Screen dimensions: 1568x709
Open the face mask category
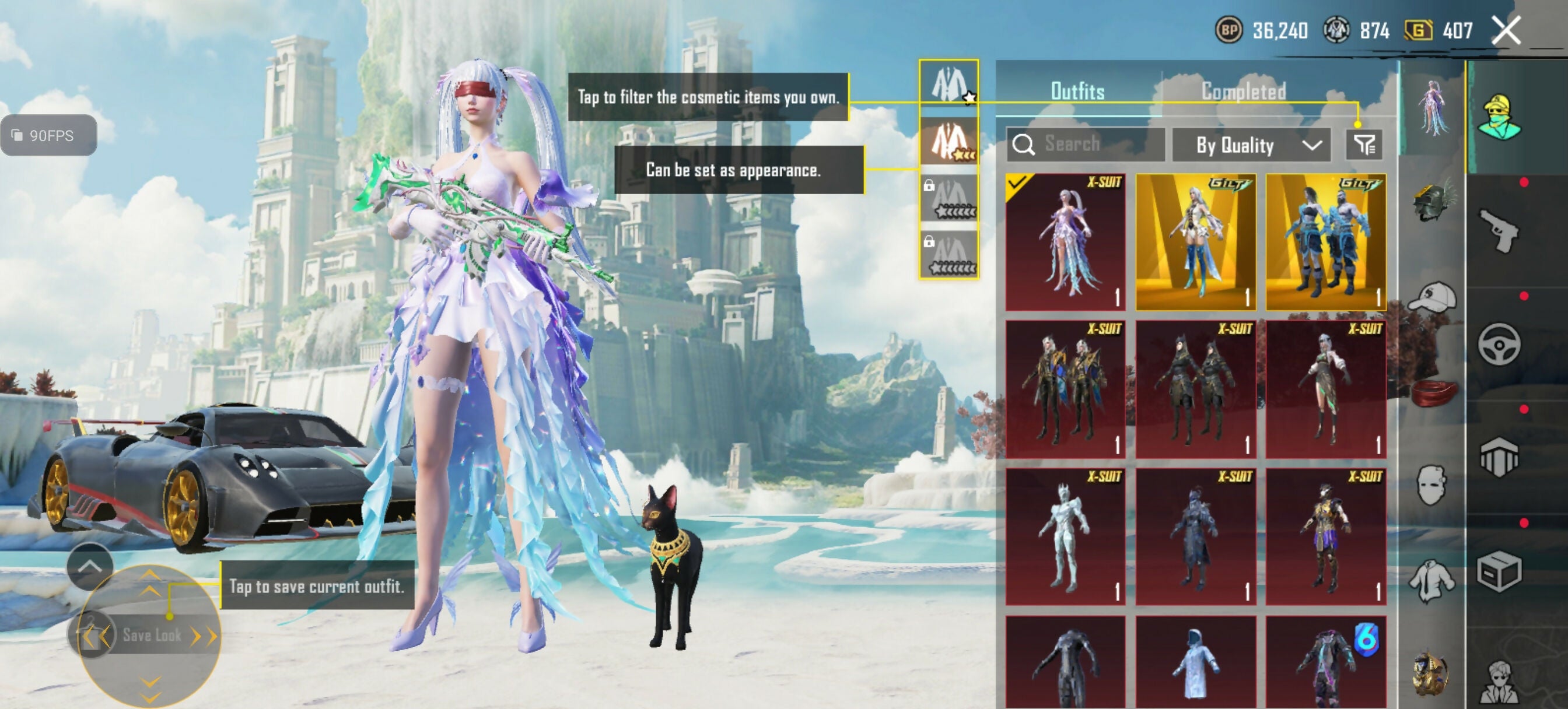point(1433,485)
